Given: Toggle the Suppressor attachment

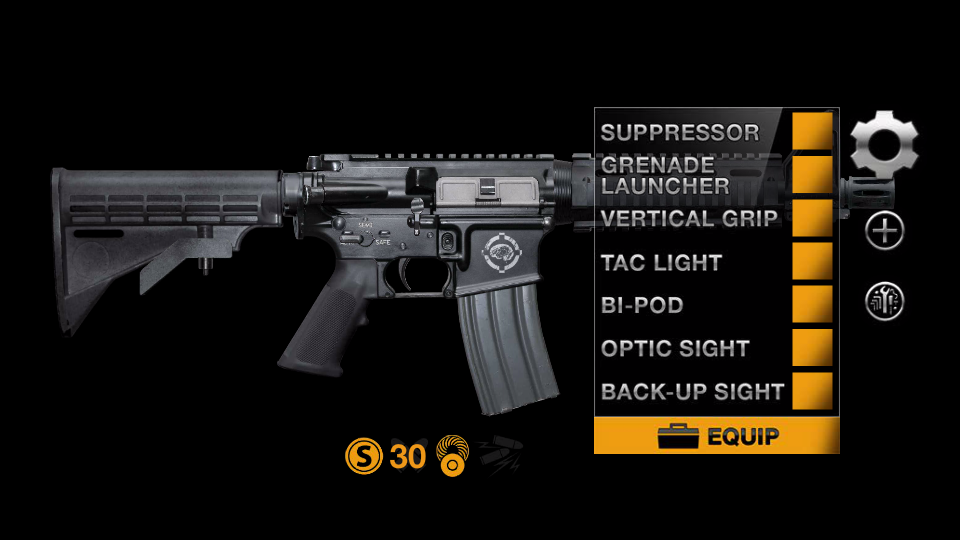Looking at the screenshot, I should (x=812, y=131).
